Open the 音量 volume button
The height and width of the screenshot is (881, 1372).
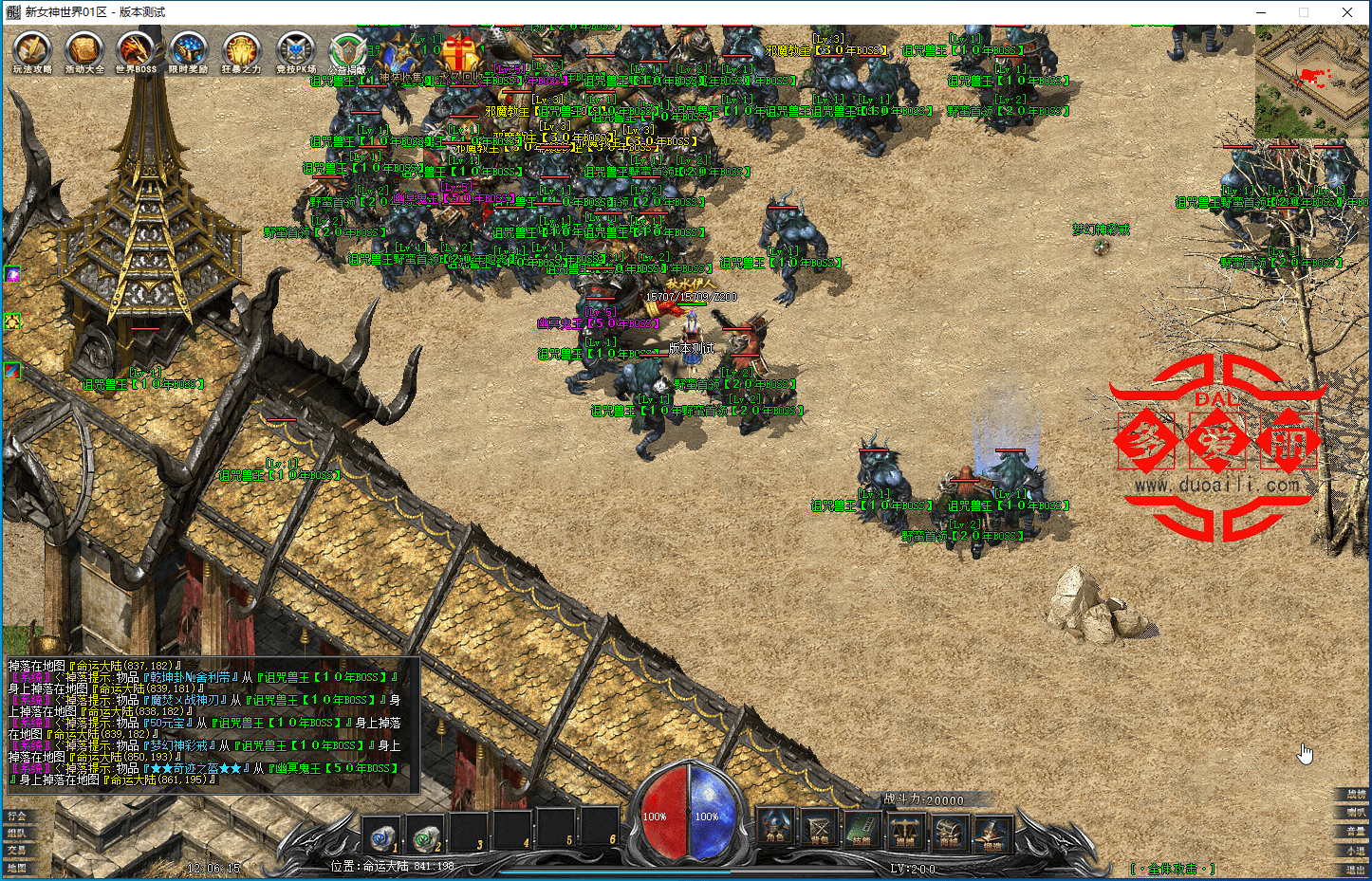(1356, 831)
